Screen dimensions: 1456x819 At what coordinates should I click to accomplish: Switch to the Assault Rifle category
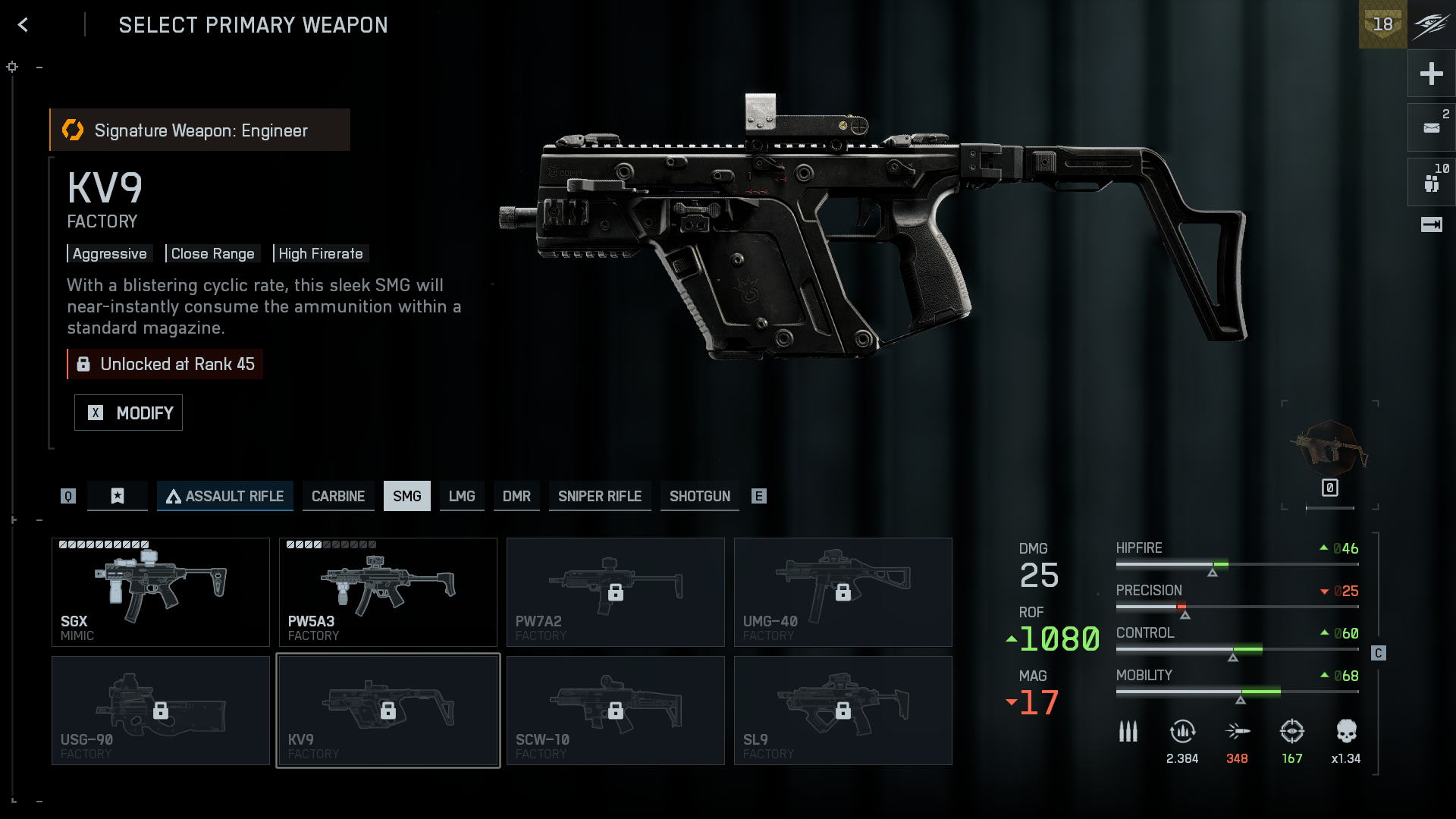pos(225,496)
